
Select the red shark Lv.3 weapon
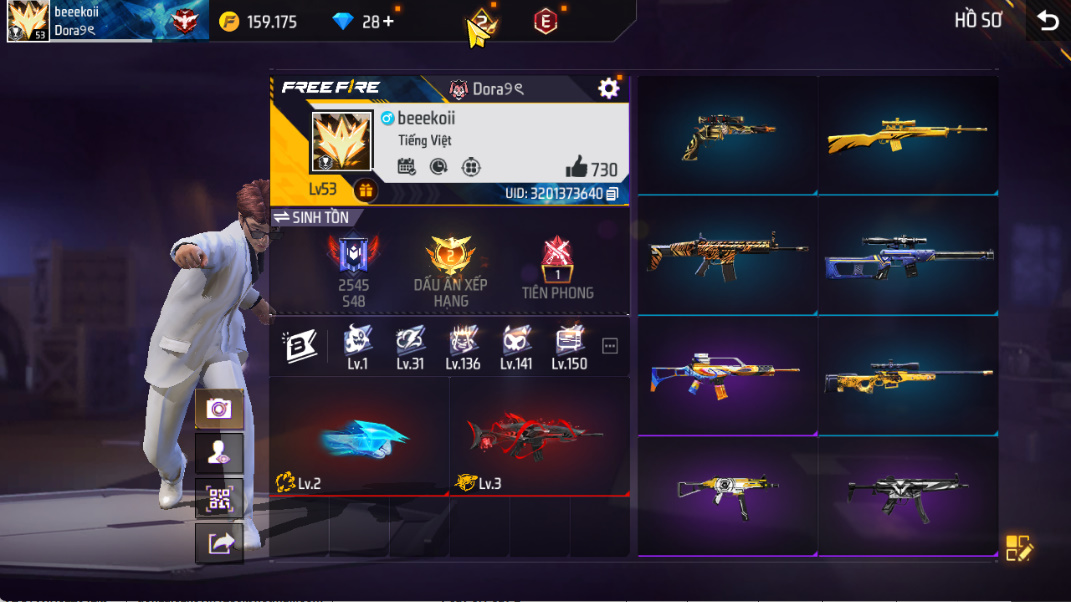pos(538,438)
